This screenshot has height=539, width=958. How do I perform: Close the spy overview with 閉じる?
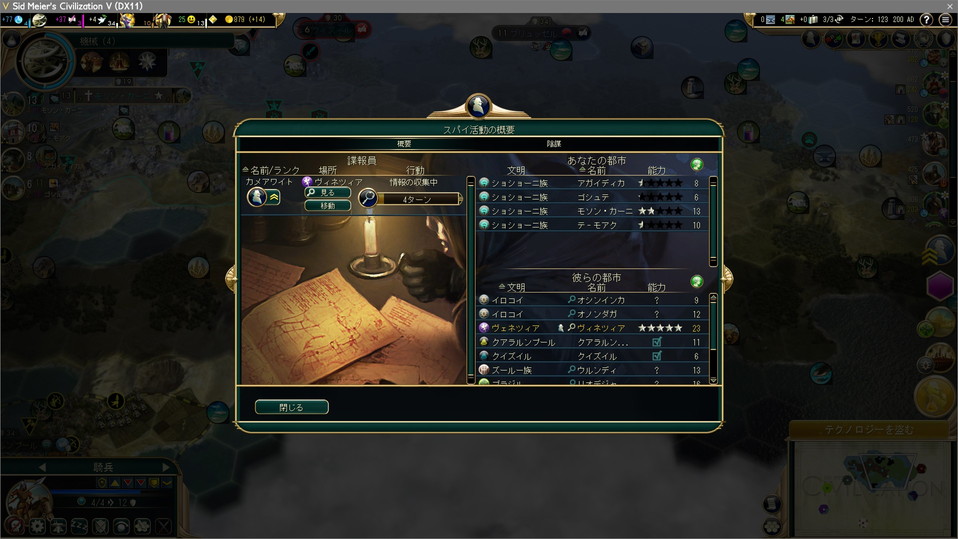click(x=291, y=407)
